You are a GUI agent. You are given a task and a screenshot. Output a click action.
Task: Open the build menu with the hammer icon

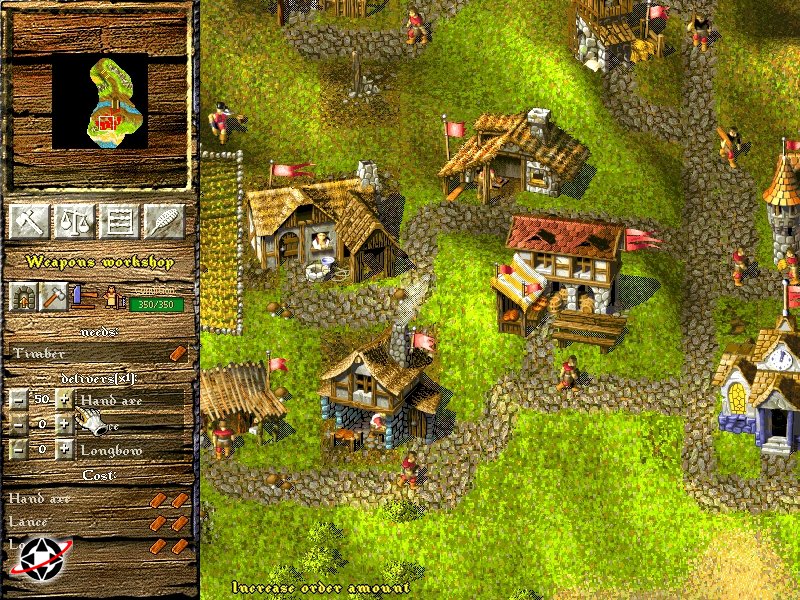(x=27, y=220)
